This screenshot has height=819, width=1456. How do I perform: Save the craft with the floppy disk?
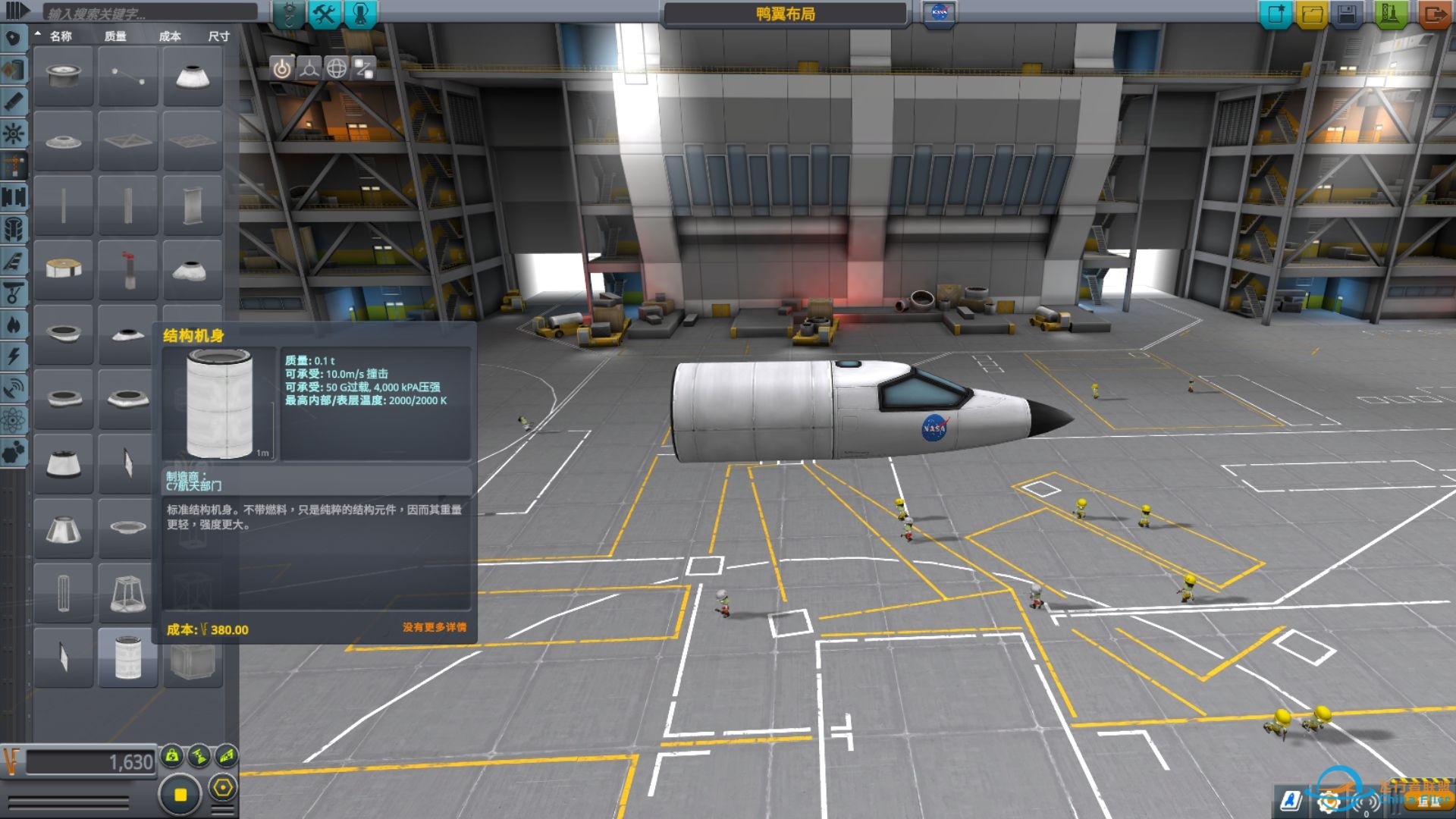click(1348, 14)
